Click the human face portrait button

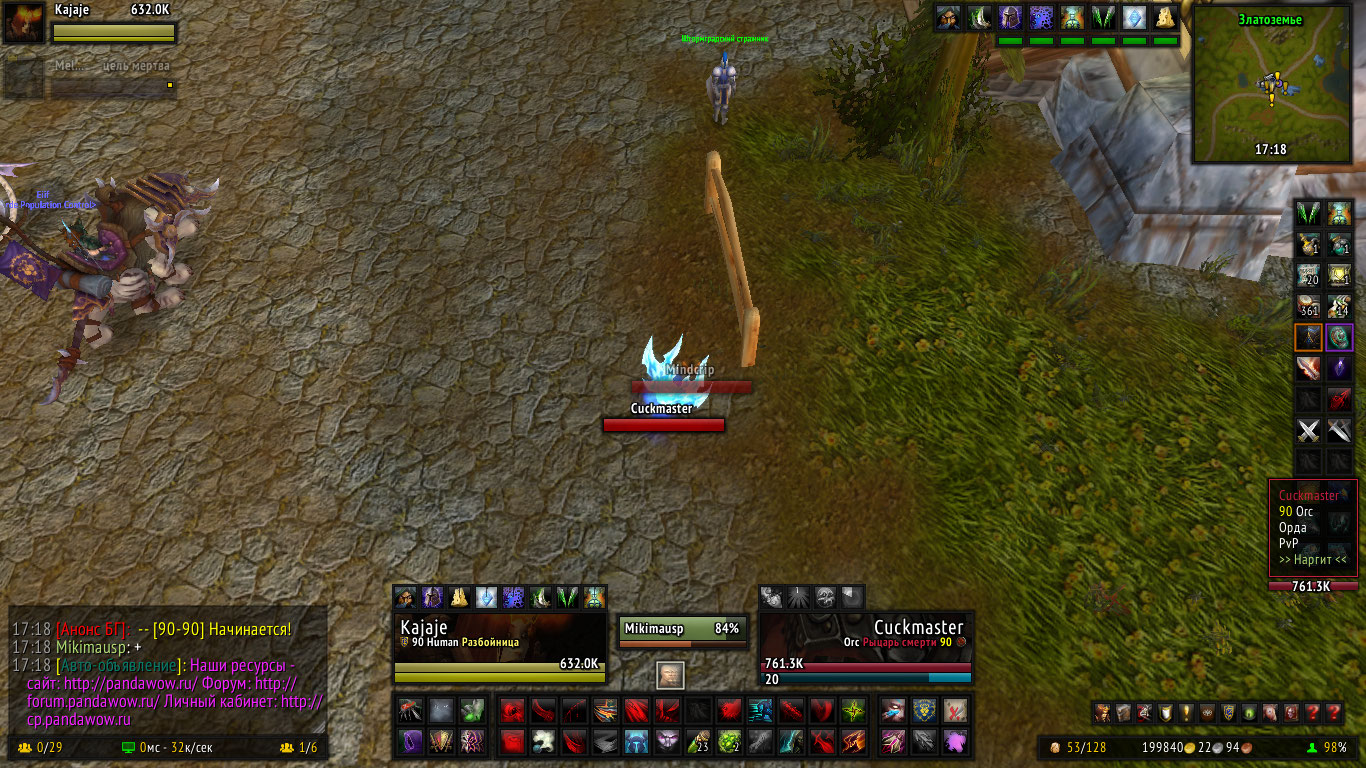(671, 675)
